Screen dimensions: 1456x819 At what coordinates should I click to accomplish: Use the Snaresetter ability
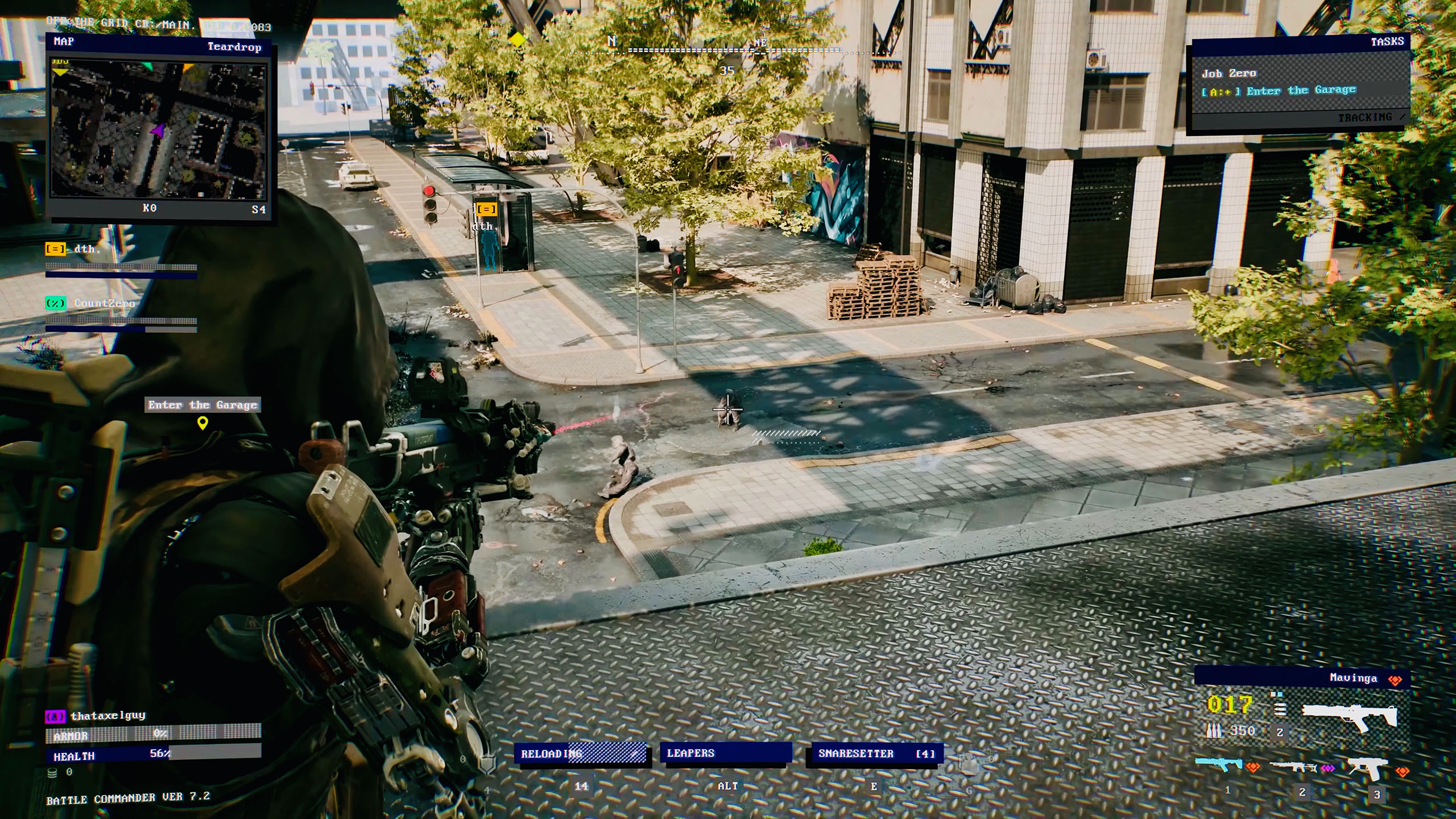point(875,754)
